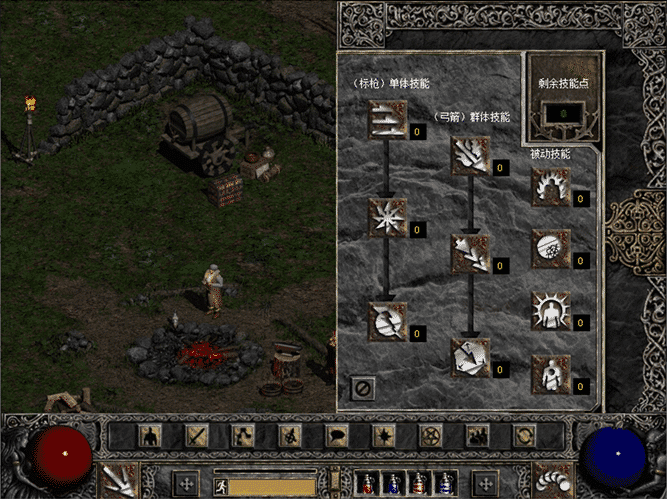
Task: Open the right-click skill selector icon
Action: click(x=548, y=478)
